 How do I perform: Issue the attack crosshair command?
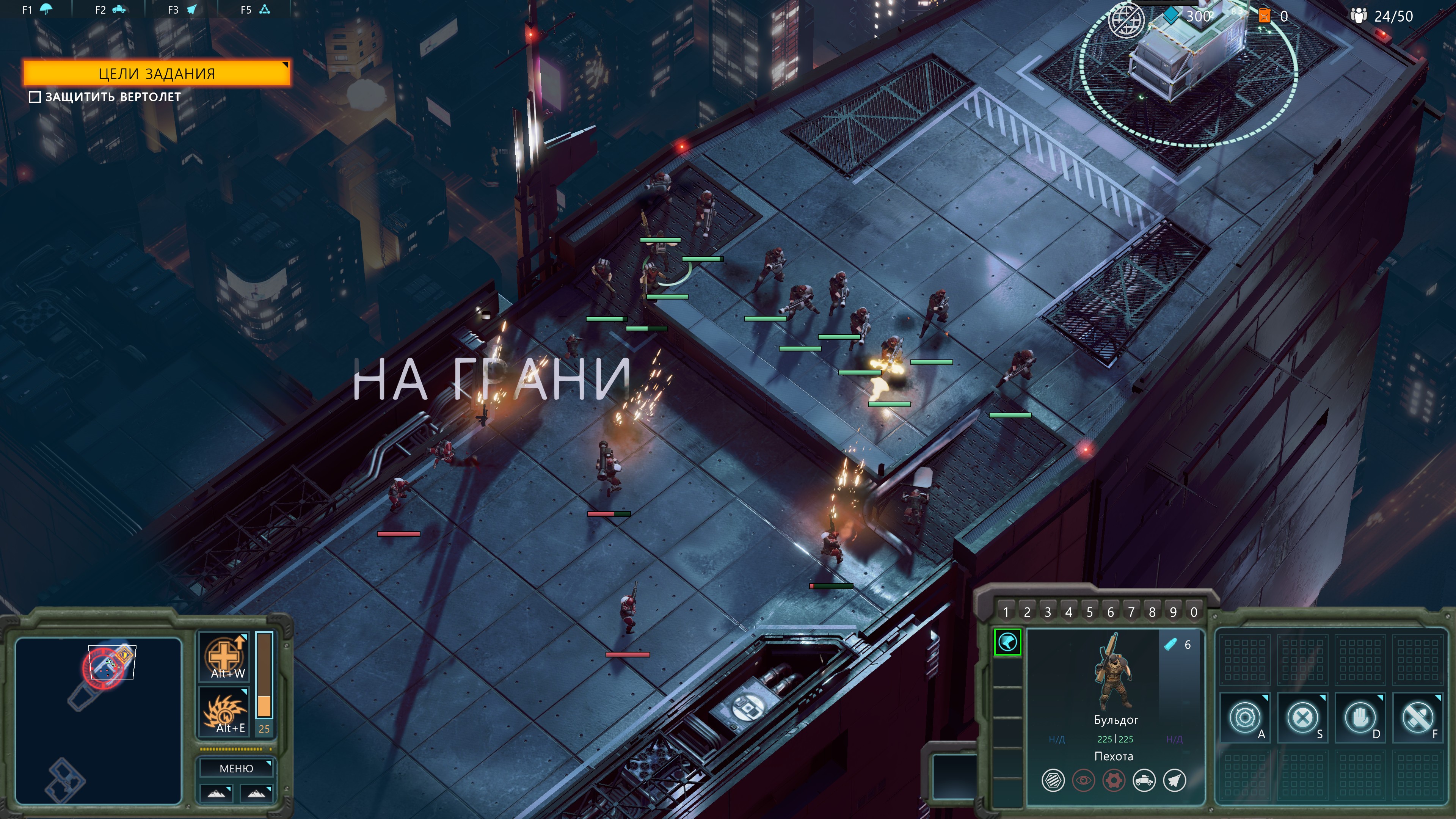tap(1245, 718)
